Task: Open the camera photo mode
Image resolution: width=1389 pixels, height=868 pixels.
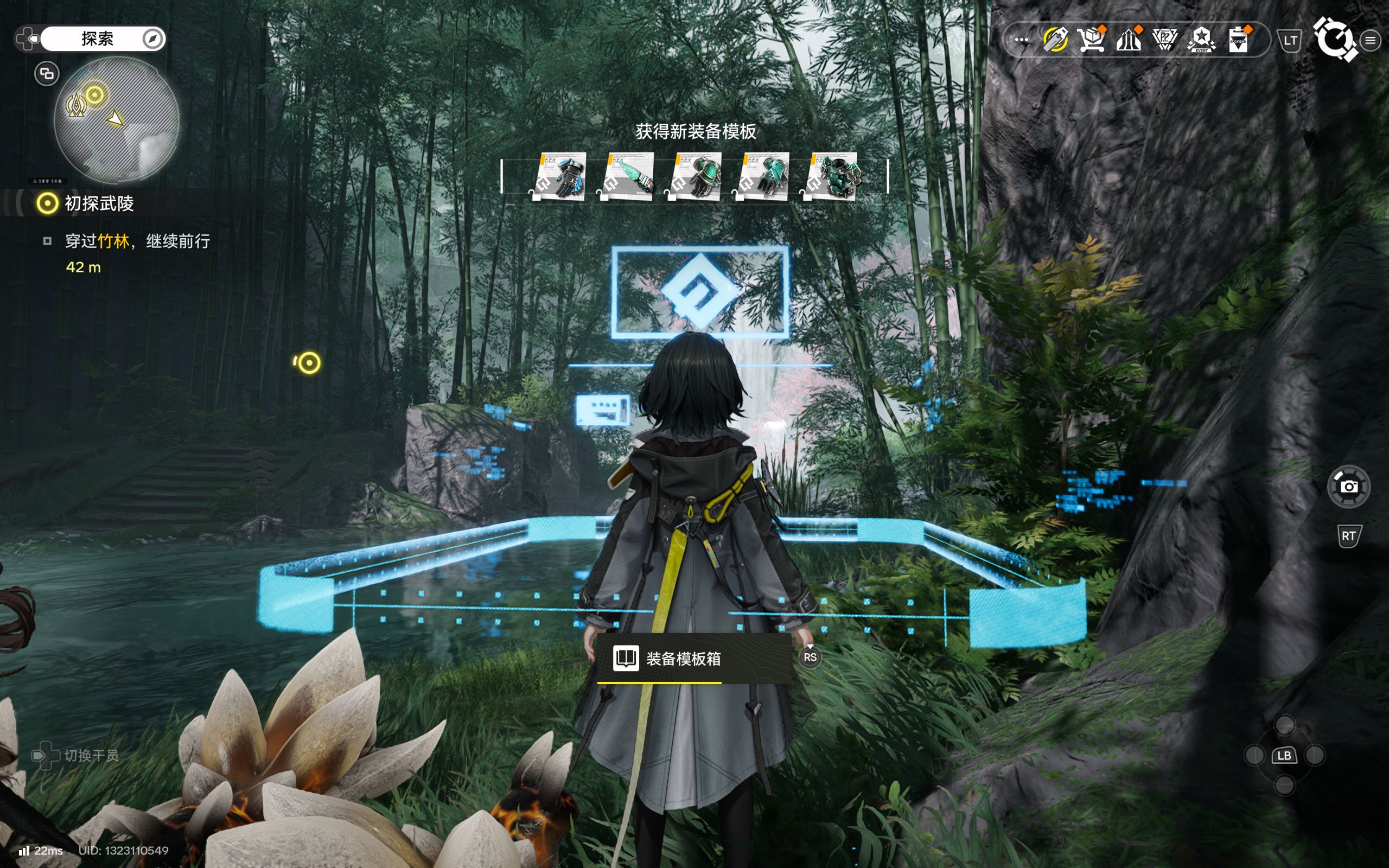Action: (1349, 487)
